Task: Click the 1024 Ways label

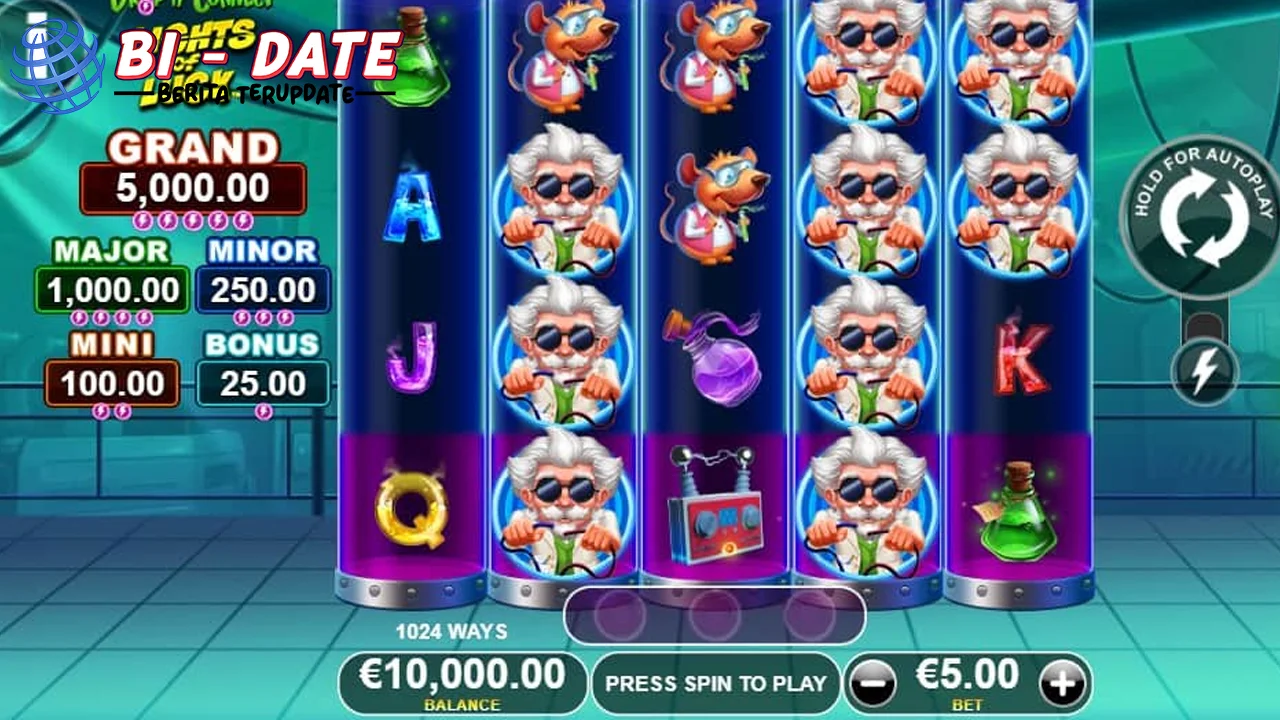Action: [x=450, y=631]
